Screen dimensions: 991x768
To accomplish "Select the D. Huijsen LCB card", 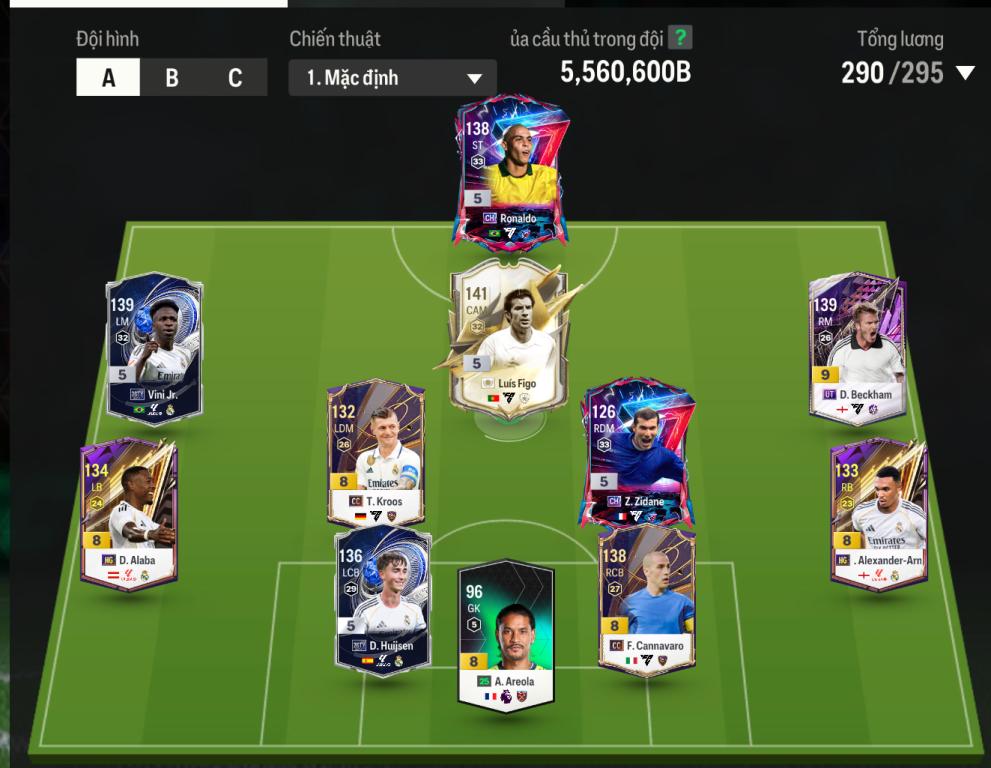I will click(x=383, y=598).
